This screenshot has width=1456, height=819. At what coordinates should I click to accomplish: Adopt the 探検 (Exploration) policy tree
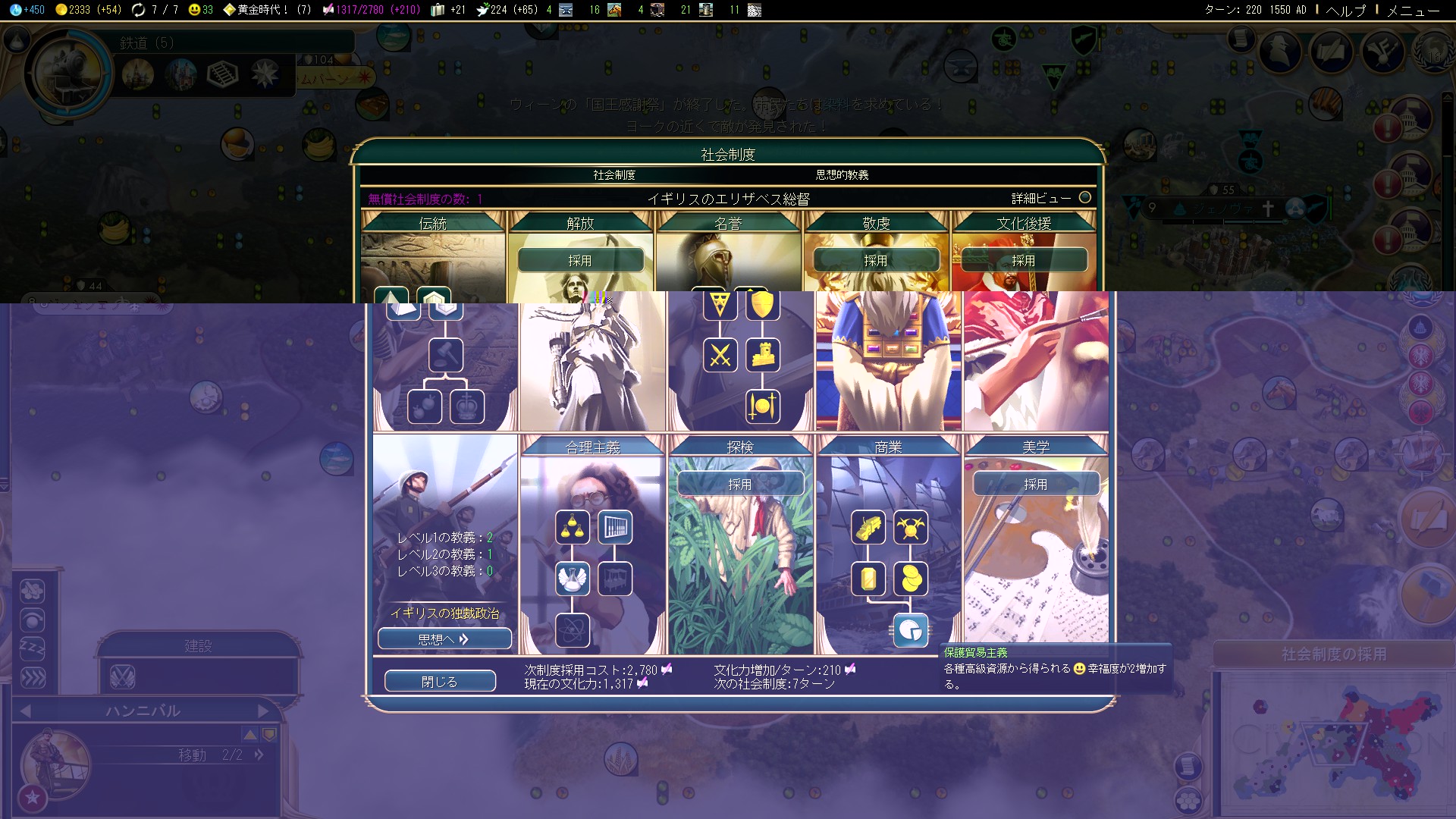tap(740, 484)
